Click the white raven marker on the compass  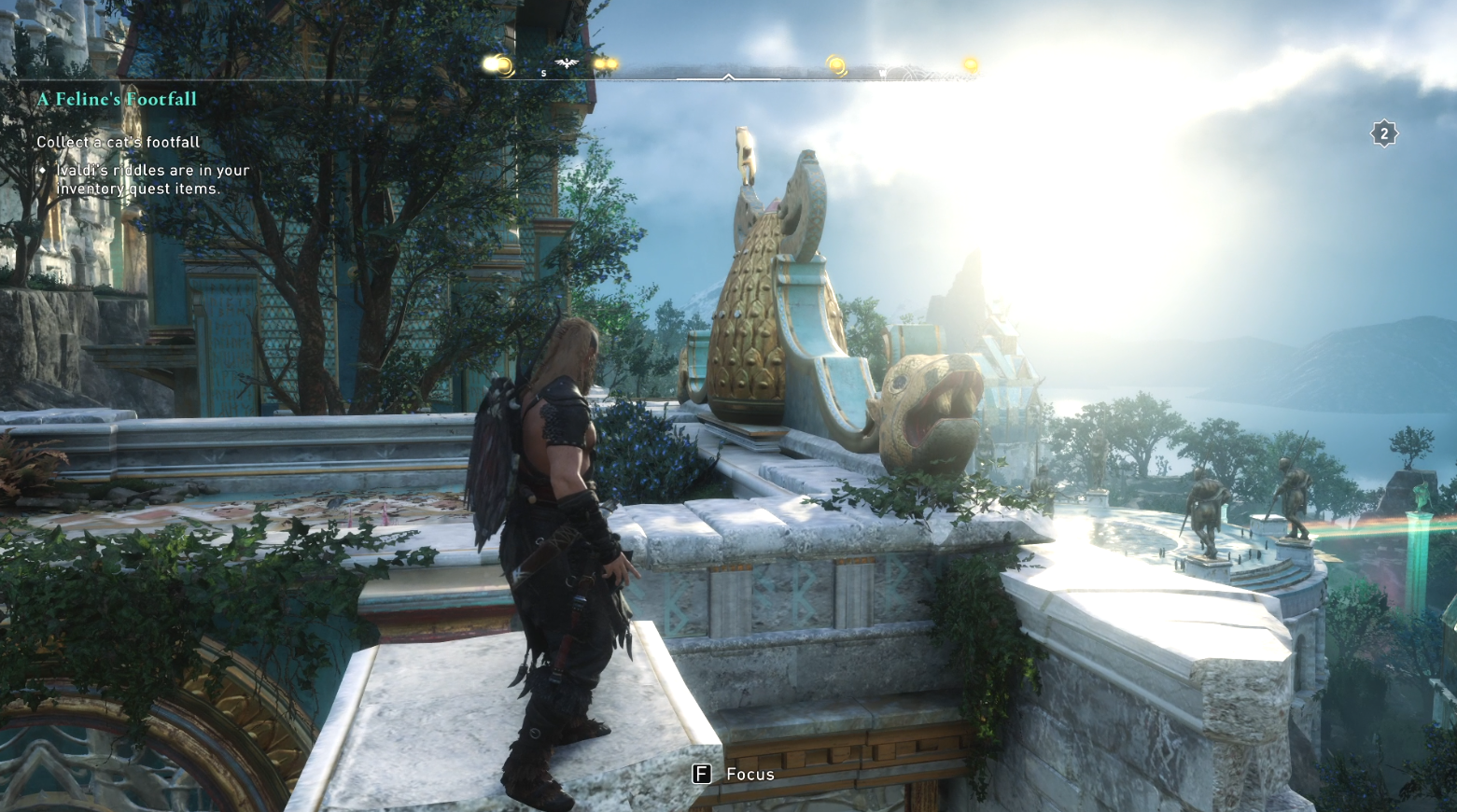(566, 63)
